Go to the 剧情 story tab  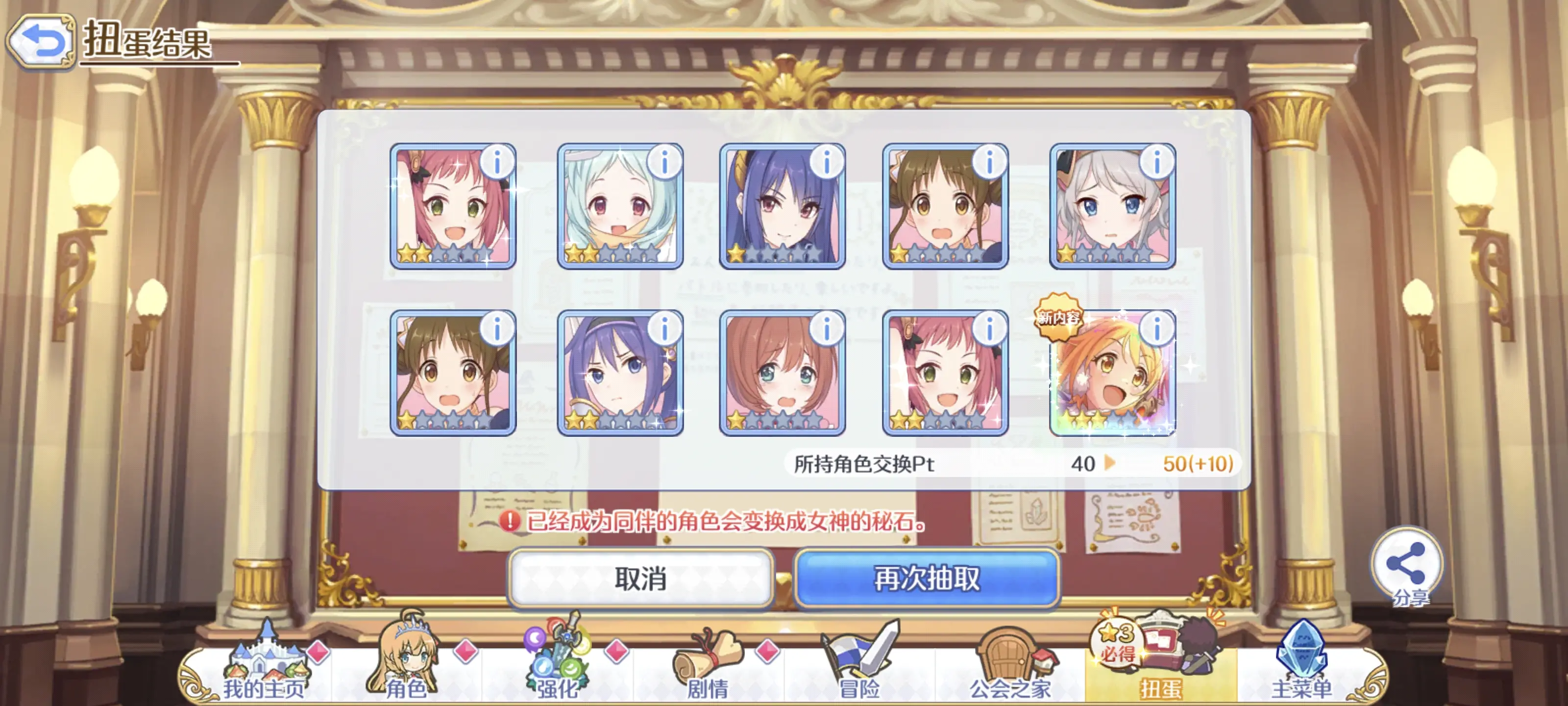(x=707, y=668)
